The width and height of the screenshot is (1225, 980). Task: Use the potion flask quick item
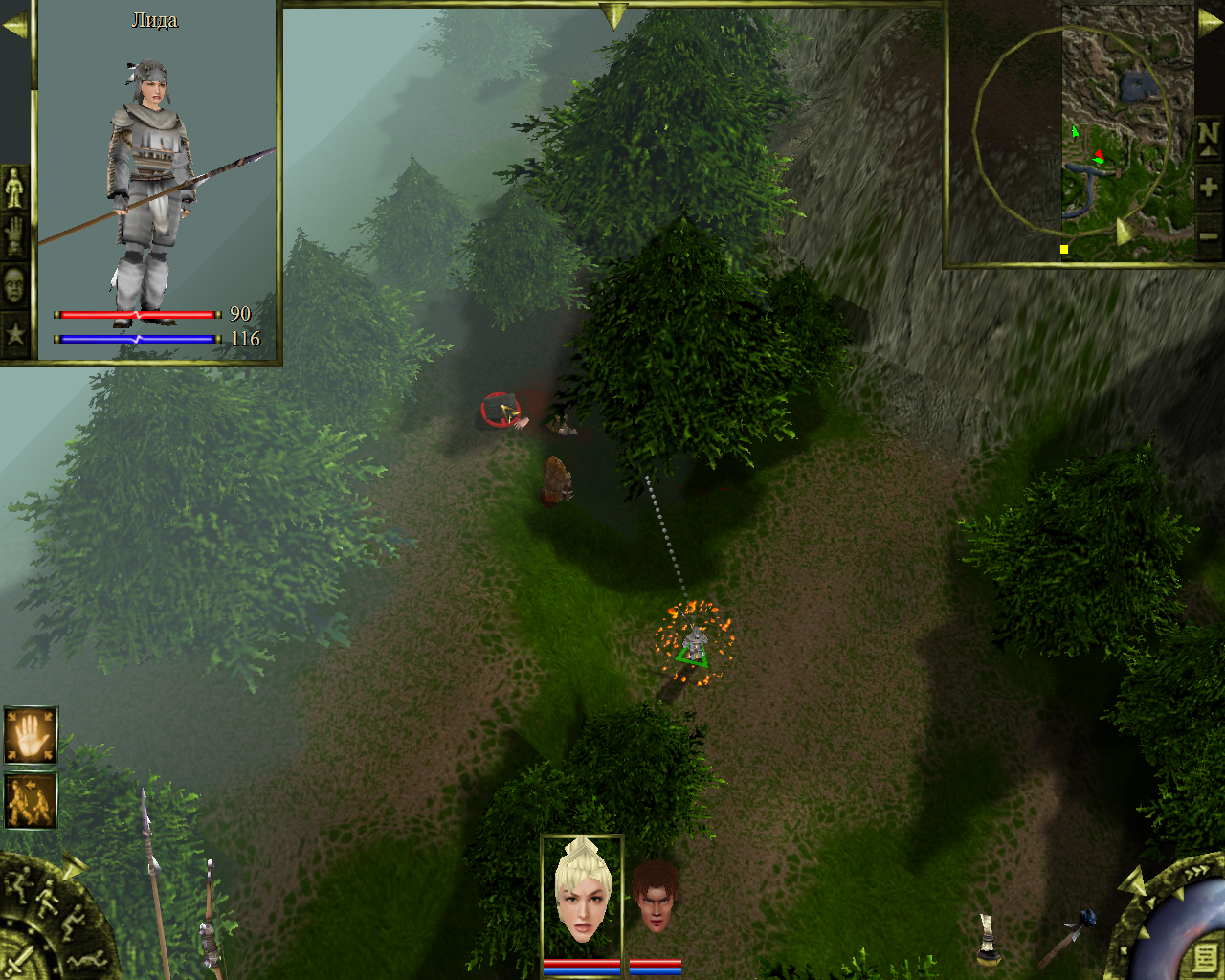[x=988, y=939]
